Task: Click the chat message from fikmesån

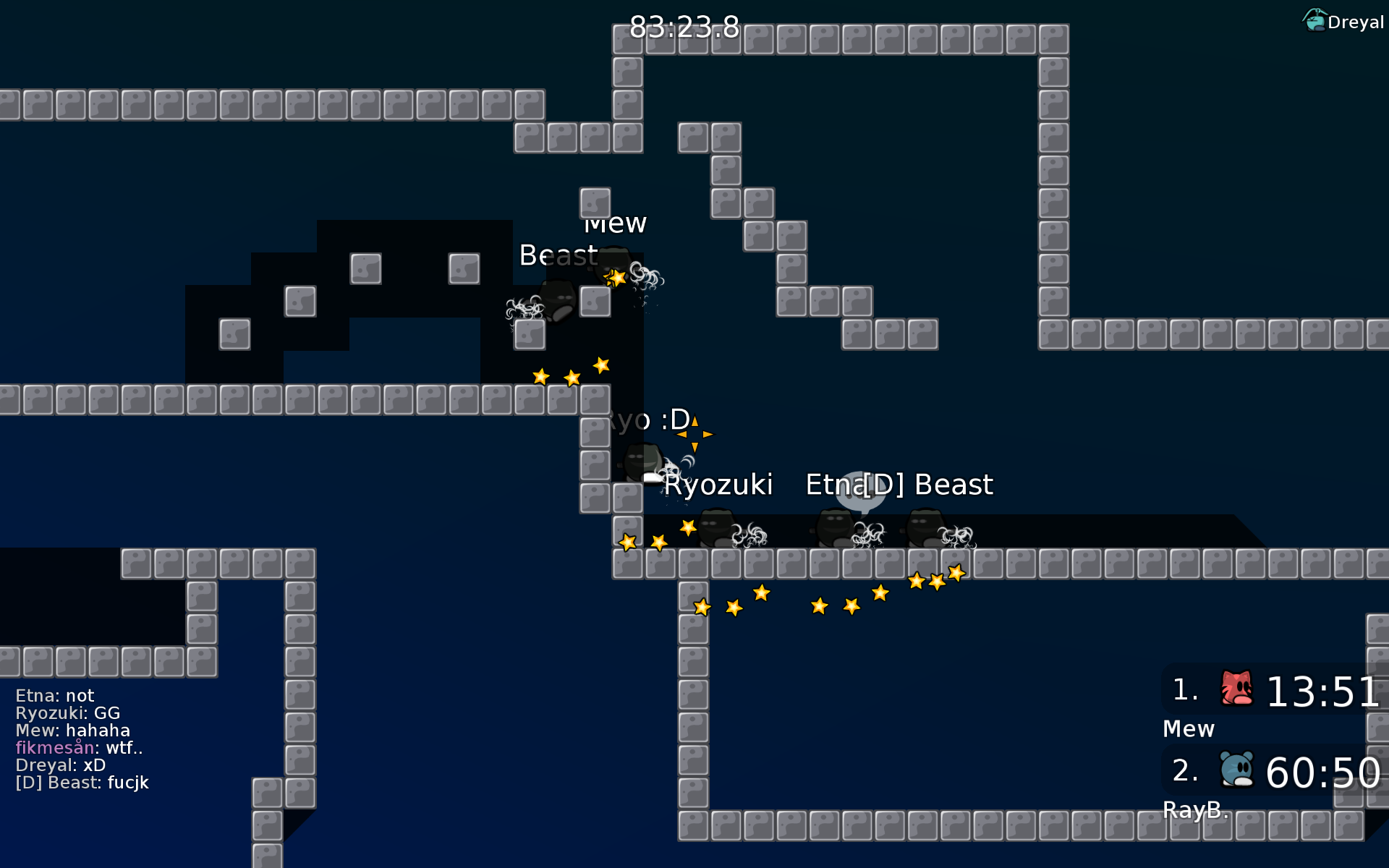Action: pyautogui.click(x=78, y=748)
